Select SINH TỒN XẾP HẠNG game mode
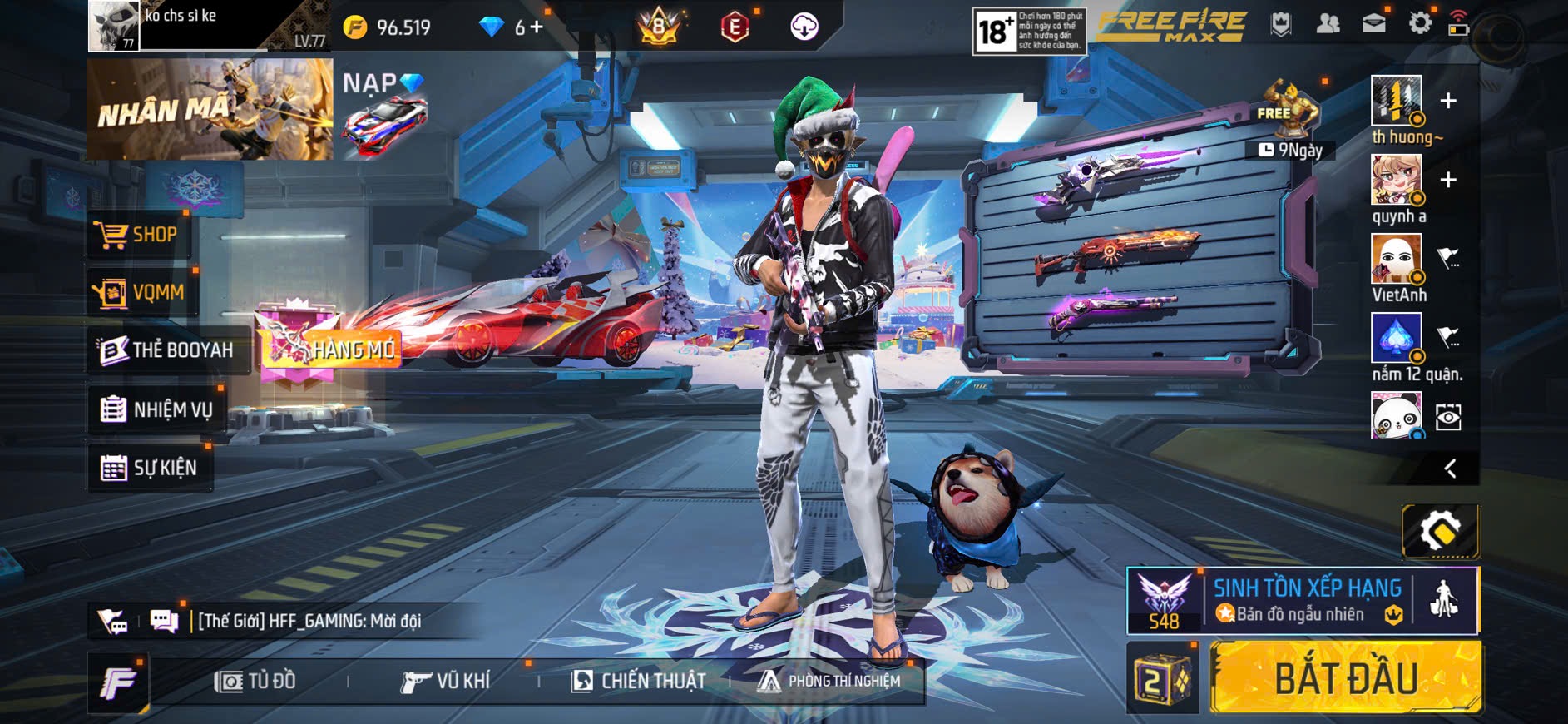The height and width of the screenshot is (724, 1568). 1306,601
